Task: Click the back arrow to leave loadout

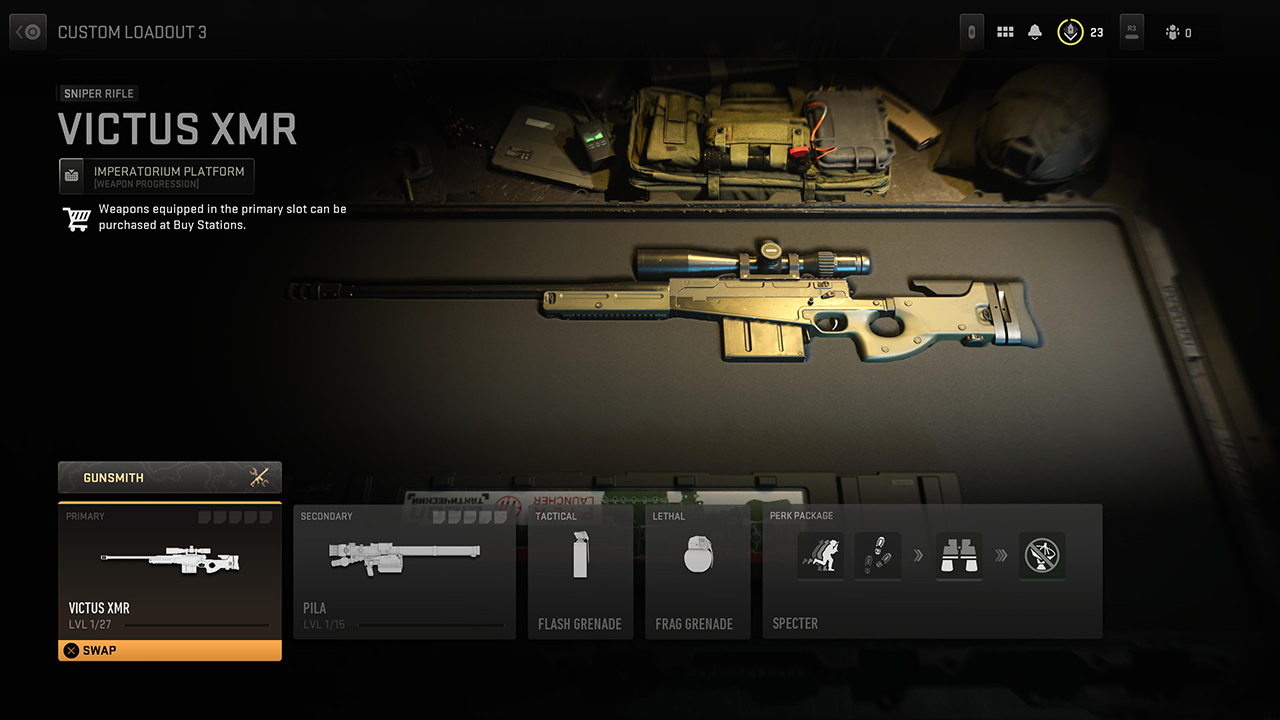Action: [x=27, y=31]
